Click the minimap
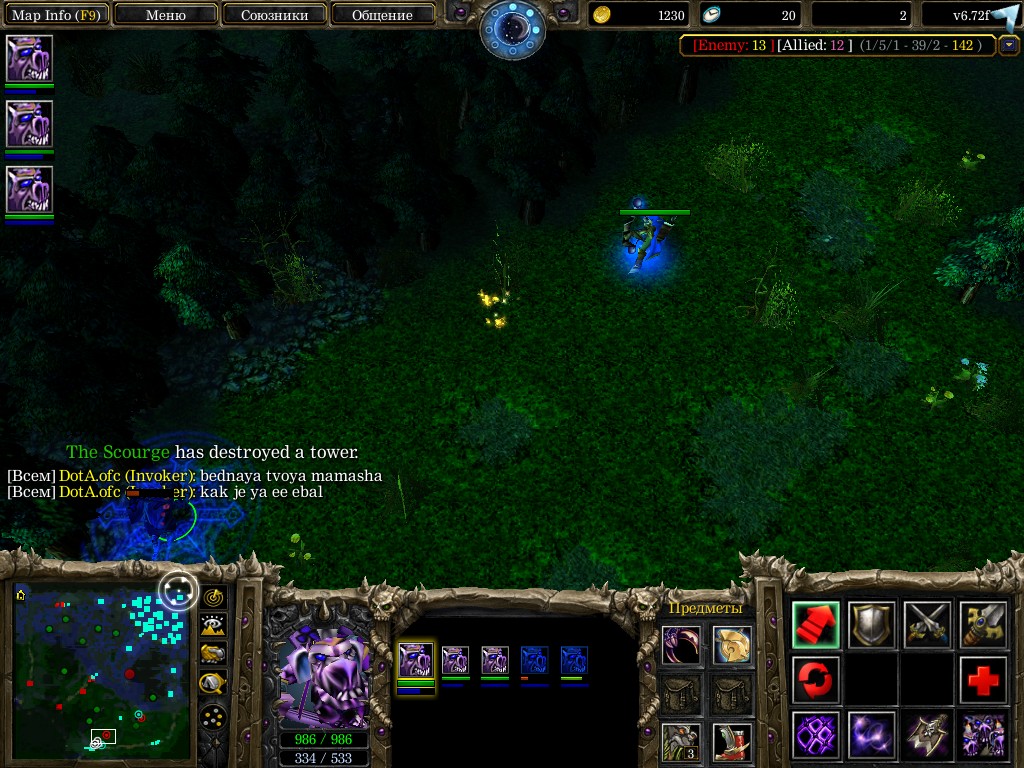The height and width of the screenshot is (768, 1024). pyautogui.click(x=101, y=668)
